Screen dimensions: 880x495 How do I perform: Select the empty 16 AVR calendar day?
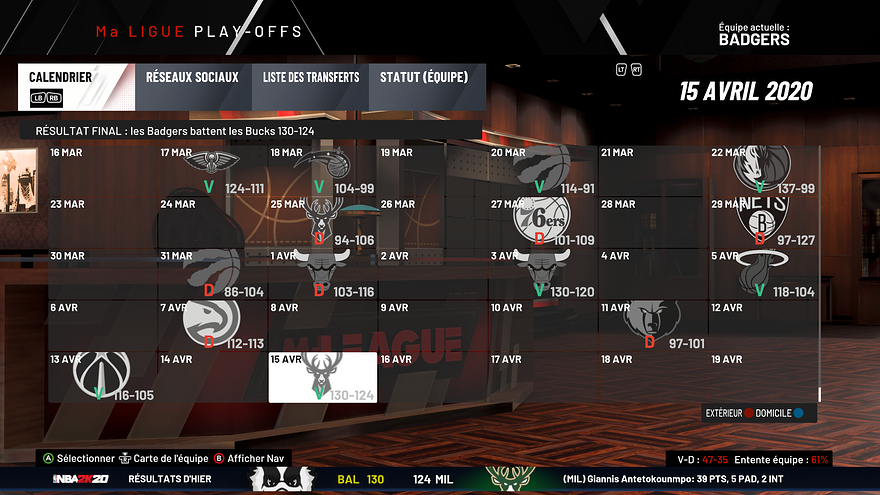432,377
